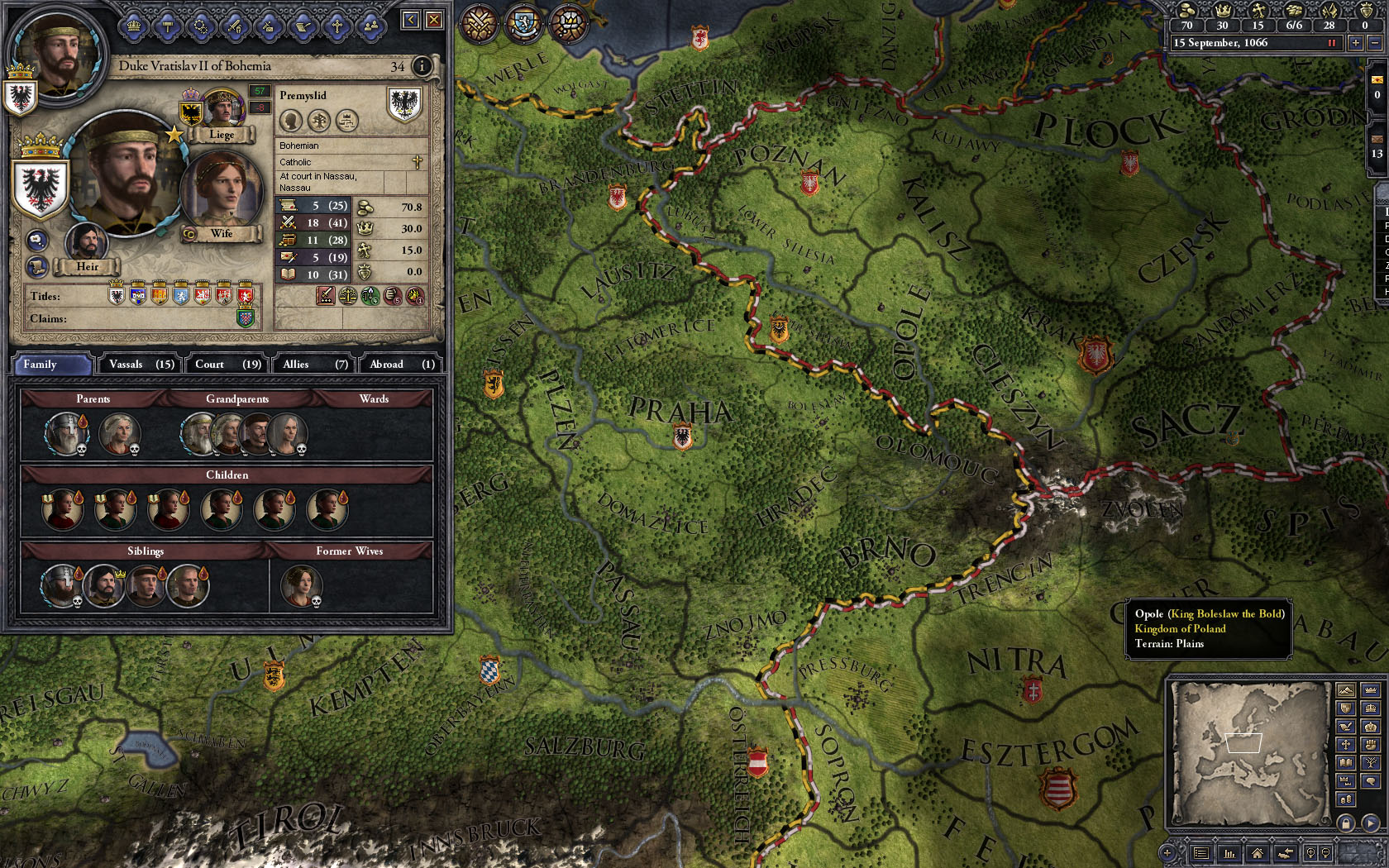Open the Liege character portrait
1389x868 pixels.
(x=221, y=109)
